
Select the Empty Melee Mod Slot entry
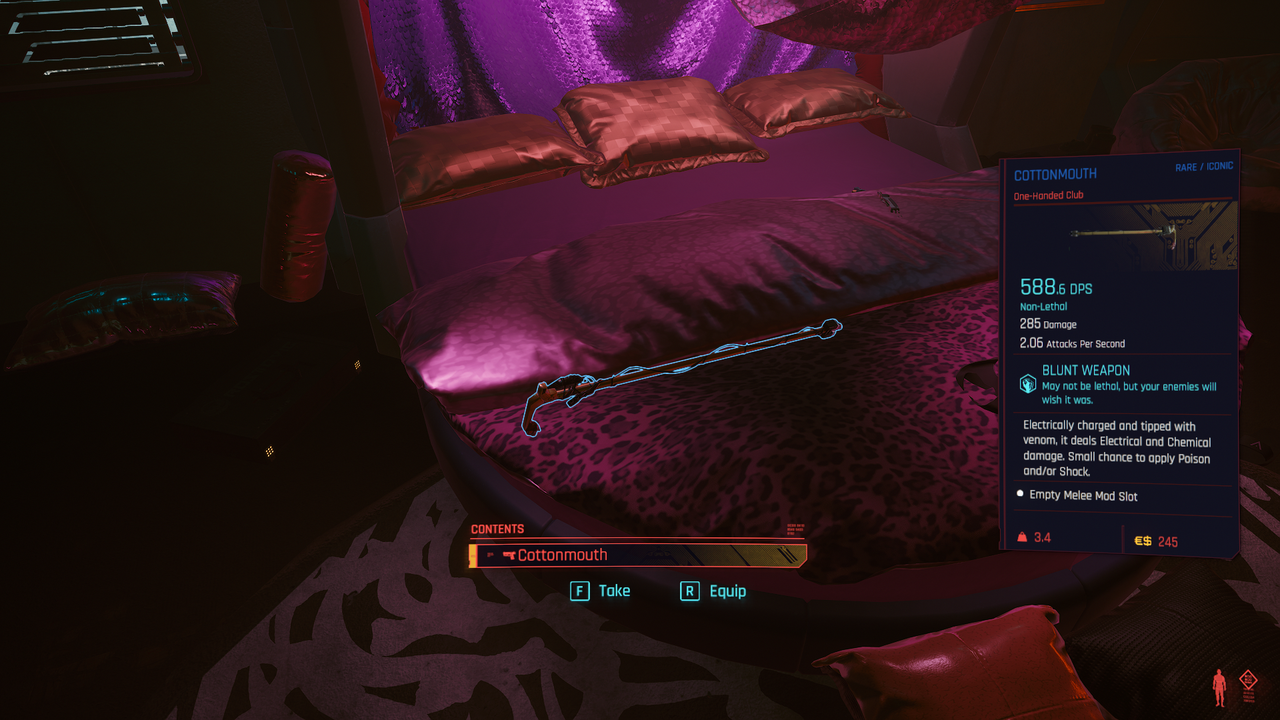[x=1082, y=496]
